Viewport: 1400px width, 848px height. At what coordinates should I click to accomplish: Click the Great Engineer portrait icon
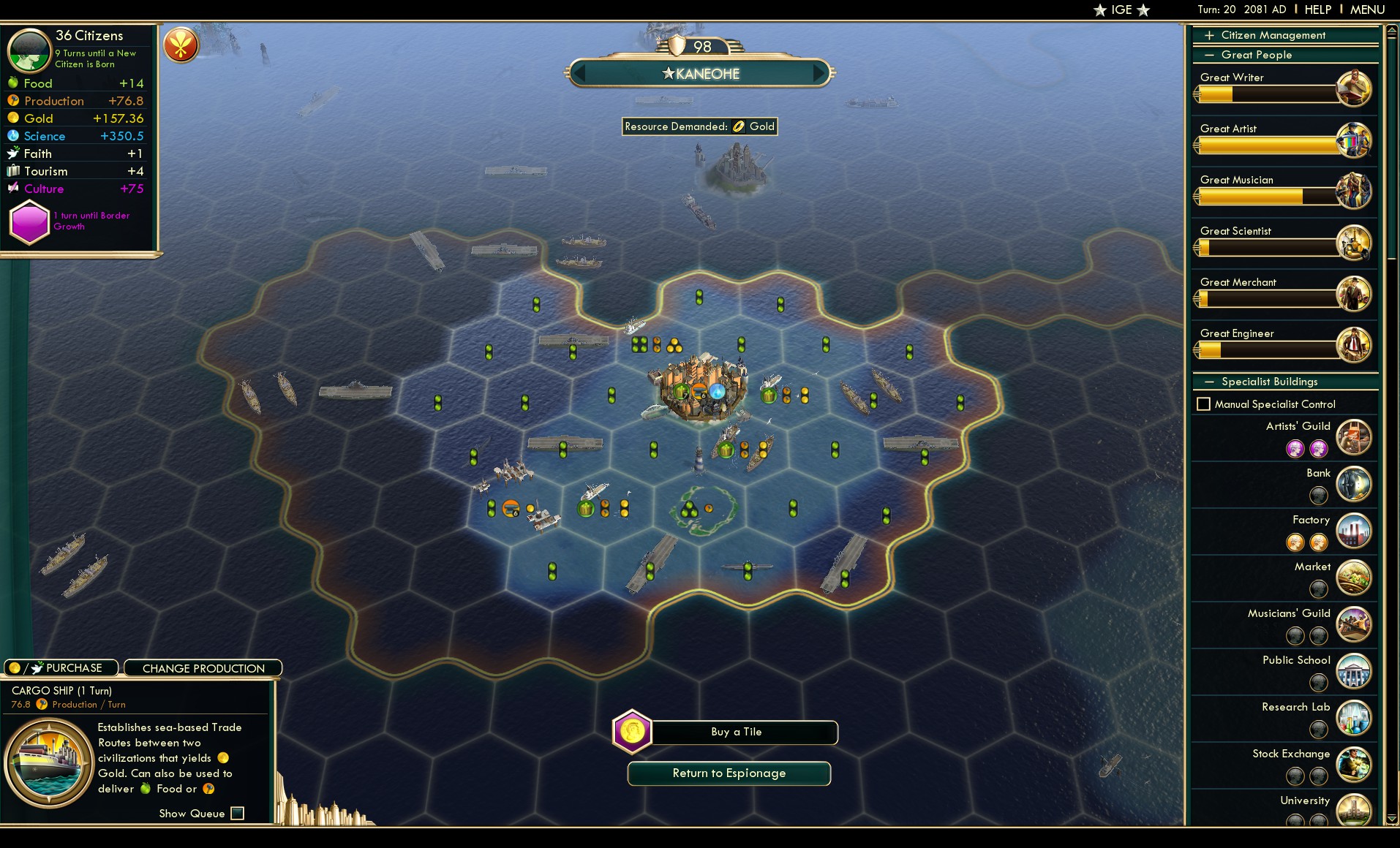(x=1354, y=344)
